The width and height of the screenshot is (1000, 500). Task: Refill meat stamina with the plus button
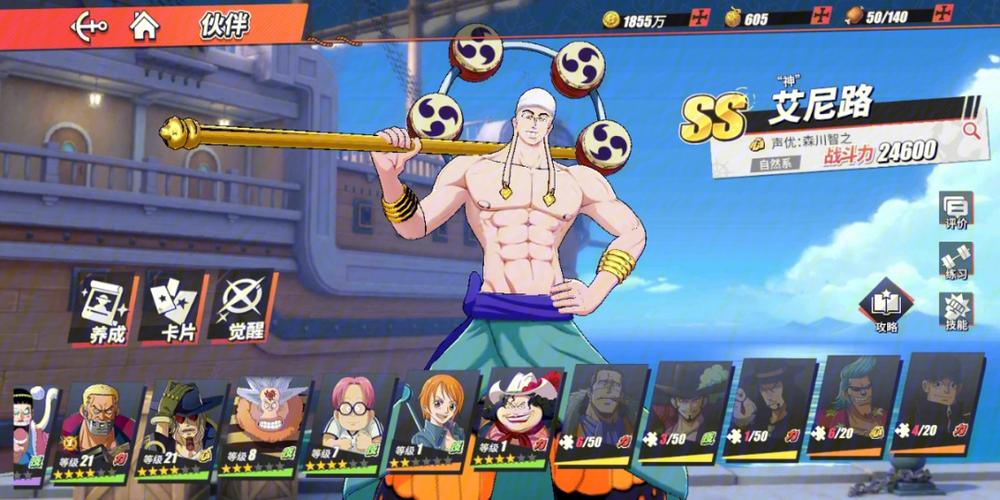tap(941, 16)
